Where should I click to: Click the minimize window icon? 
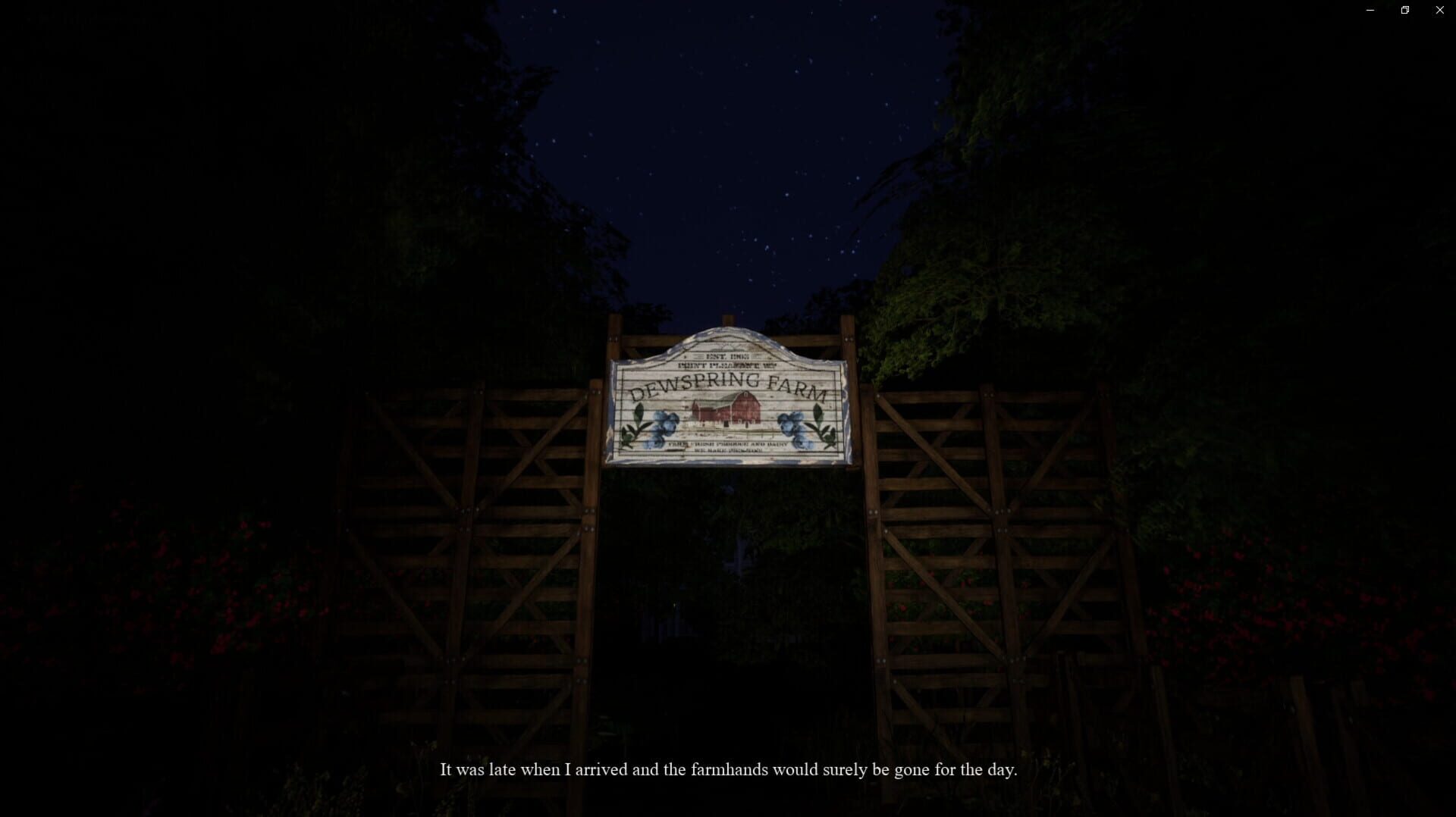pyautogui.click(x=1370, y=10)
